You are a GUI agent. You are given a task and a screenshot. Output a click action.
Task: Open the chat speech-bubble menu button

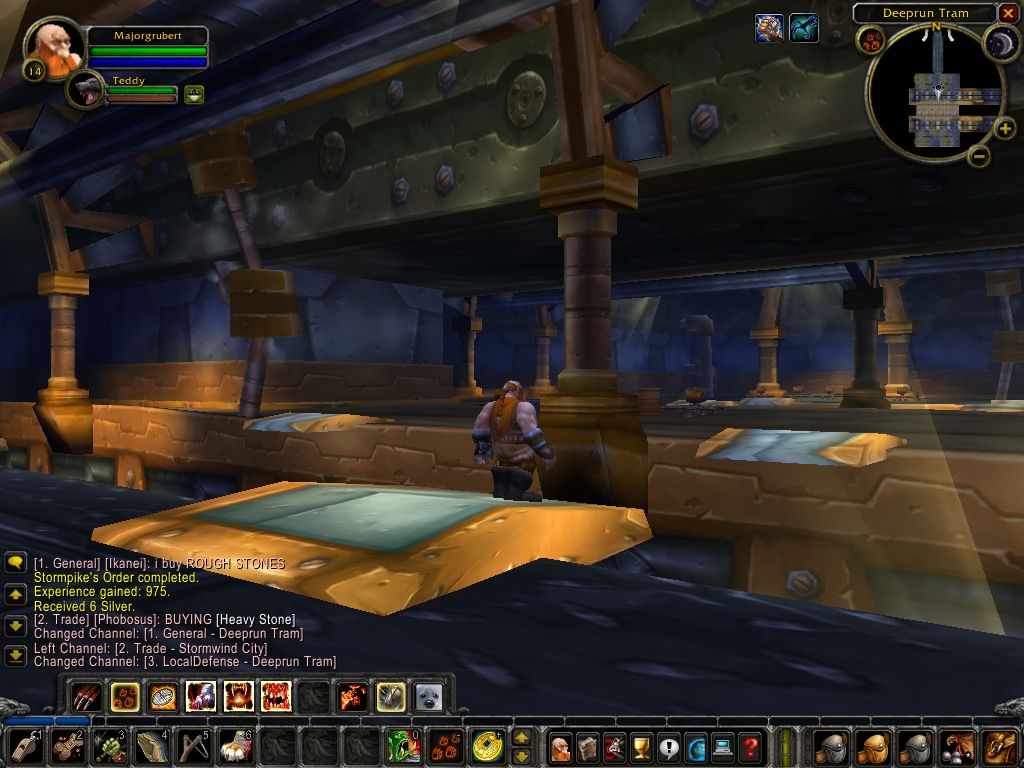[x=16, y=564]
